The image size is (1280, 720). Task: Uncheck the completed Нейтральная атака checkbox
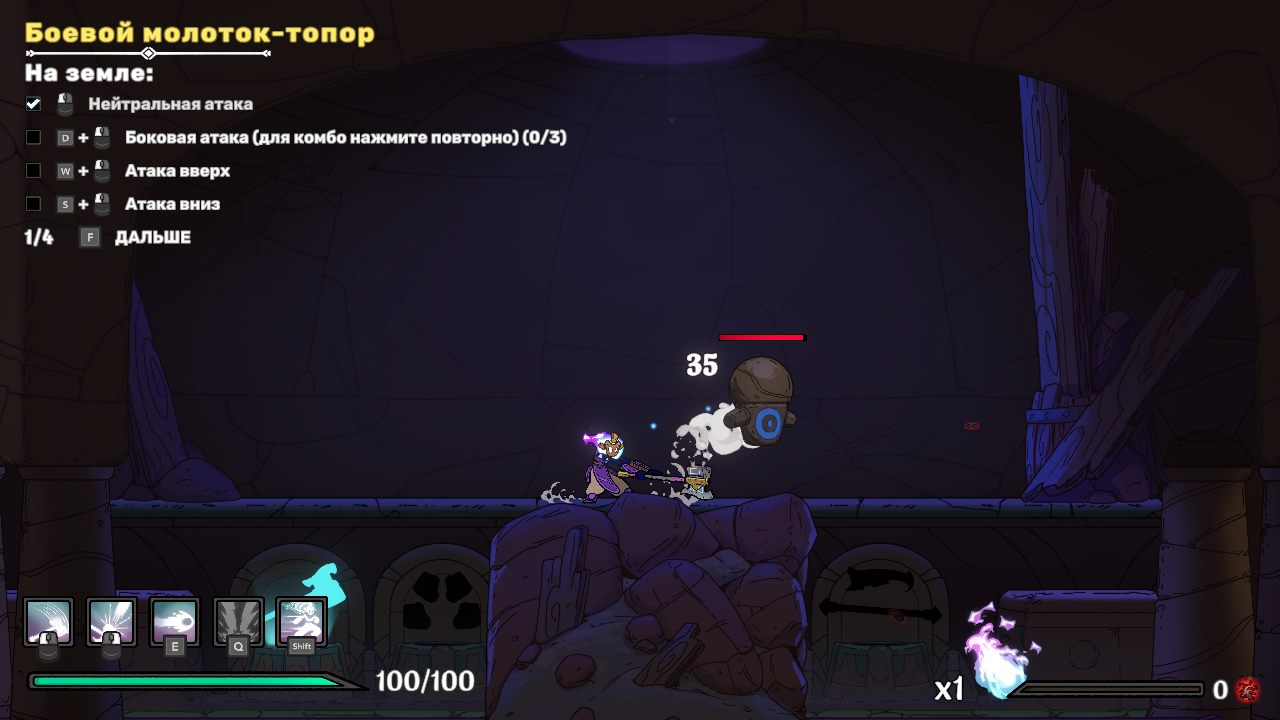(x=33, y=103)
